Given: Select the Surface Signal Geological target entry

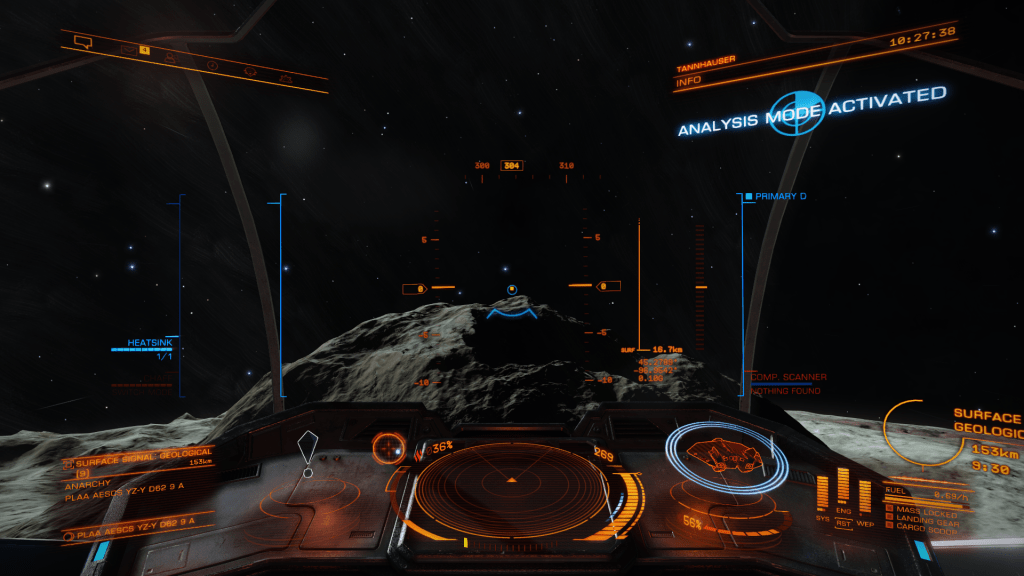Looking at the screenshot, I should 140,464.
